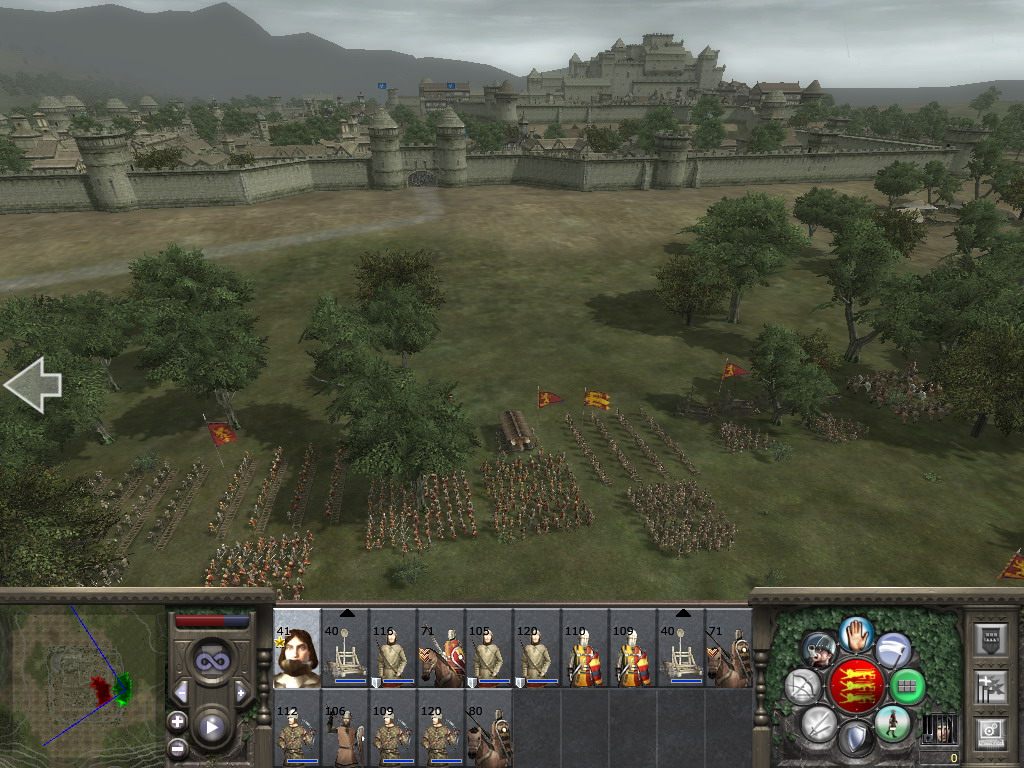Image resolution: width=1024 pixels, height=768 pixels.
Task: Select the general's portrait unit card
Action: (x=297, y=648)
